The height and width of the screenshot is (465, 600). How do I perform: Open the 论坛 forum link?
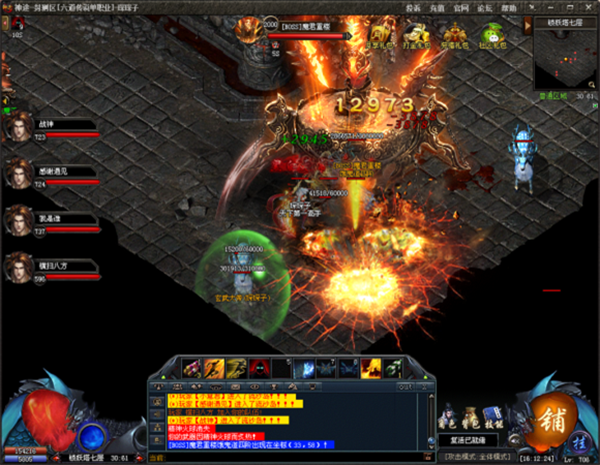(x=485, y=7)
